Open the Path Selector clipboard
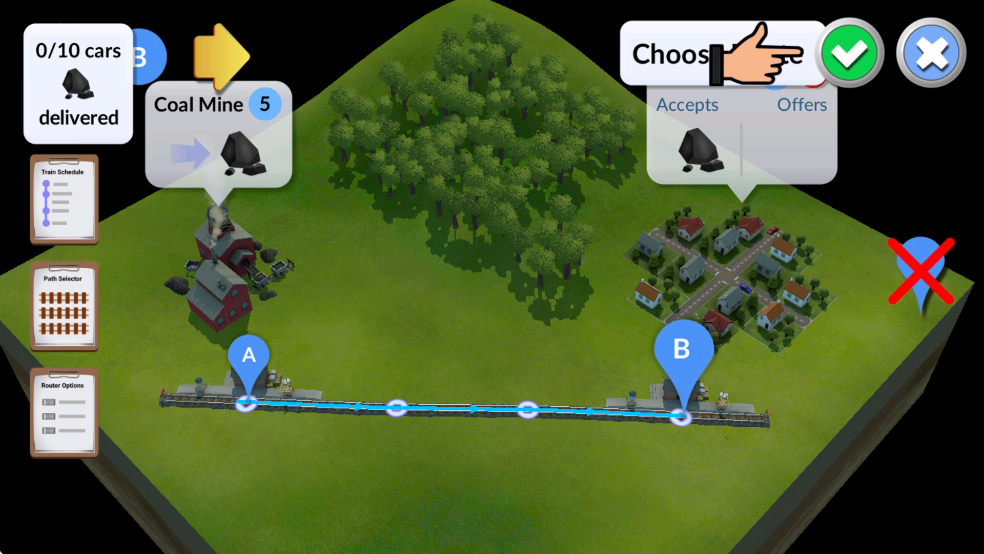The image size is (984, 554). pos(65,305)
